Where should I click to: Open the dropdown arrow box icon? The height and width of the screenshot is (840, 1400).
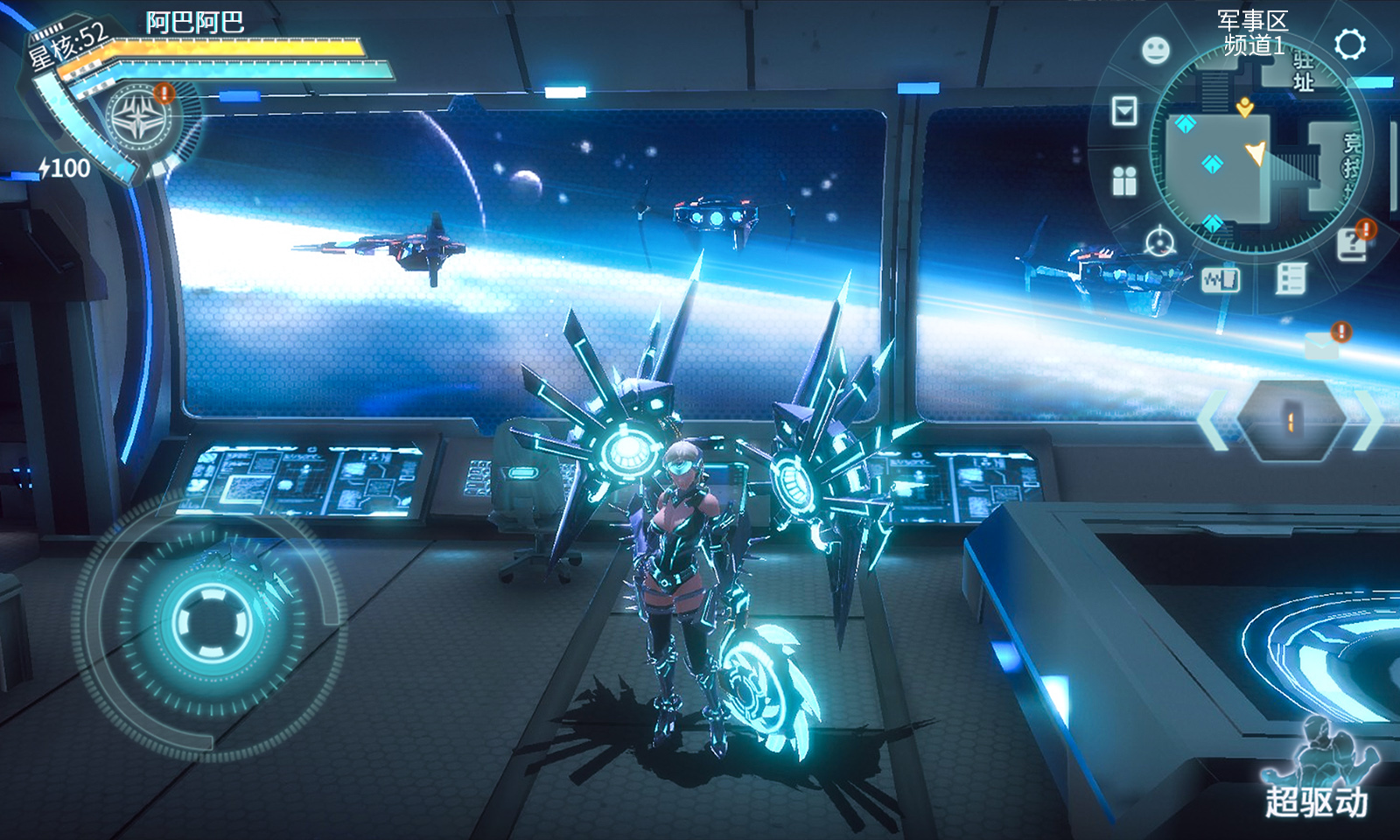click(x=1124, y=111)
